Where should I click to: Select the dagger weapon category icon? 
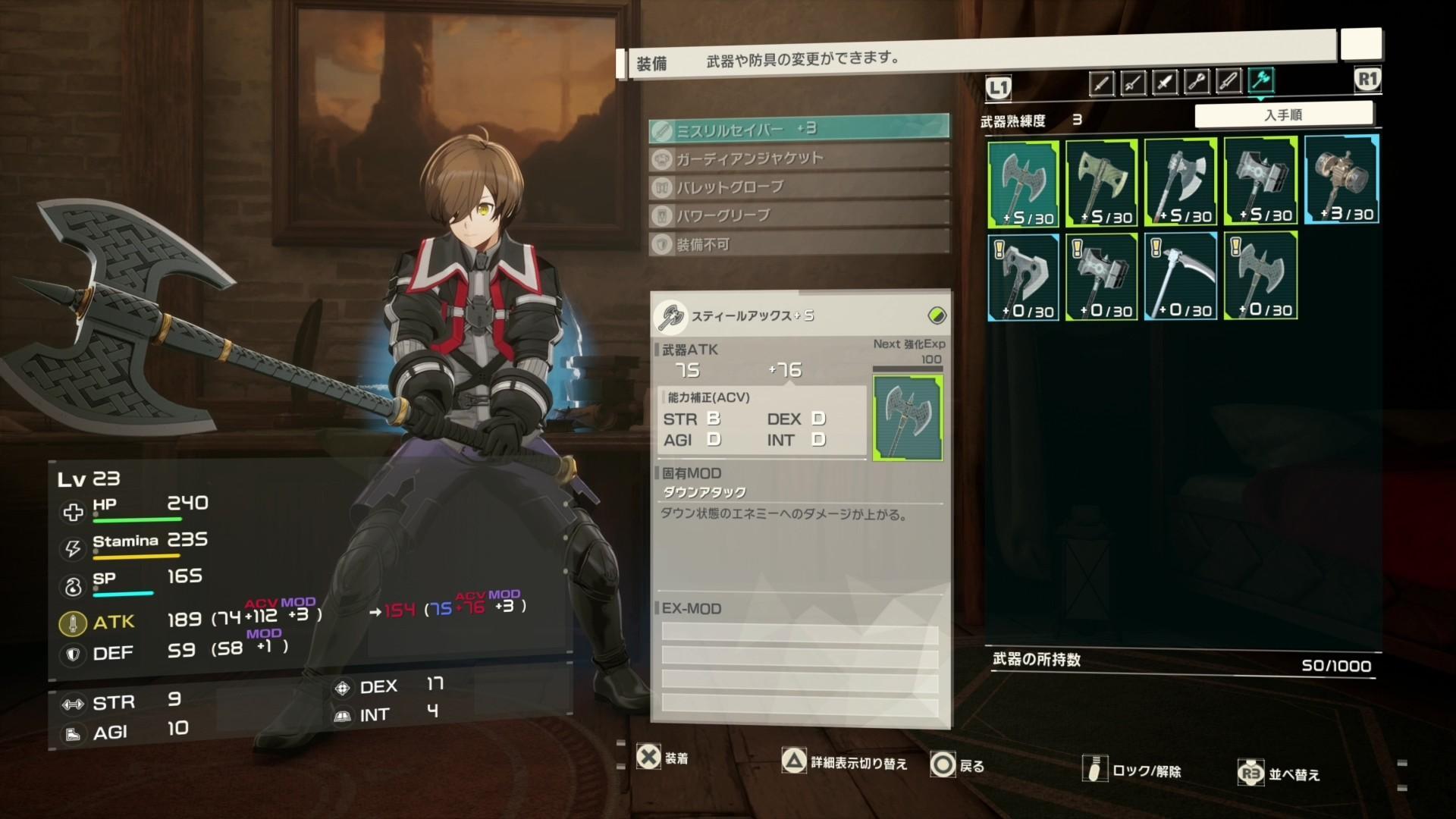[1166, 80]
